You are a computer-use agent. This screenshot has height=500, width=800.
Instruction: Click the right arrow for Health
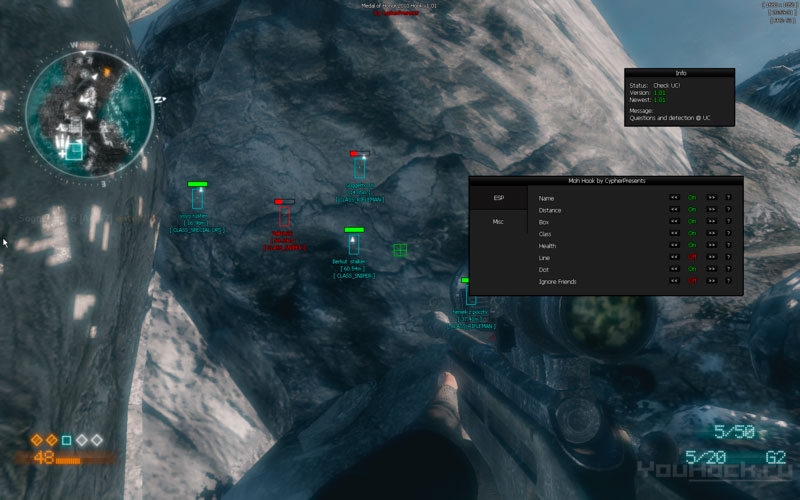pyautogui.click(x=711, y=246)
